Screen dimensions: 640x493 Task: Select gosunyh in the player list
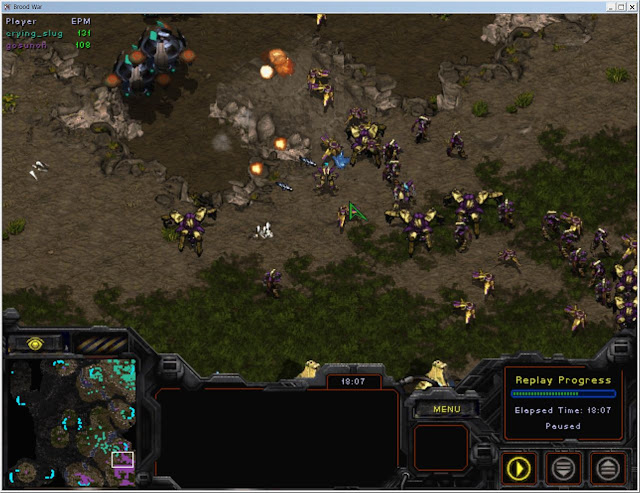[x=28, y=45]
